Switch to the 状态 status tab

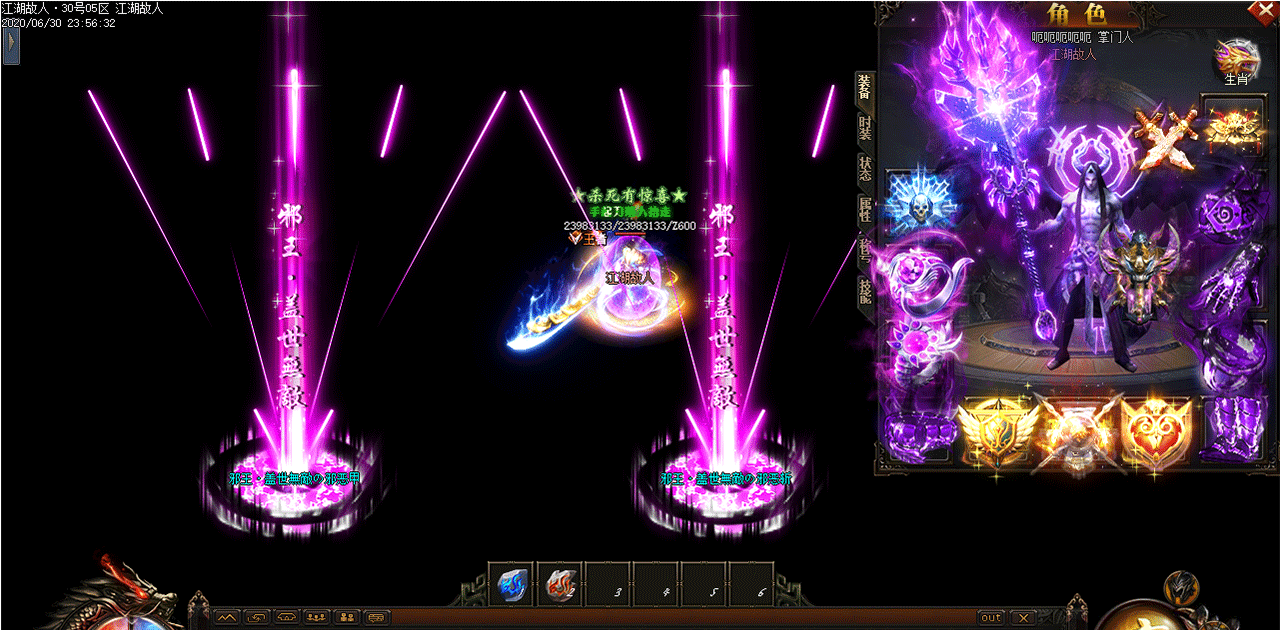[864, 169]
